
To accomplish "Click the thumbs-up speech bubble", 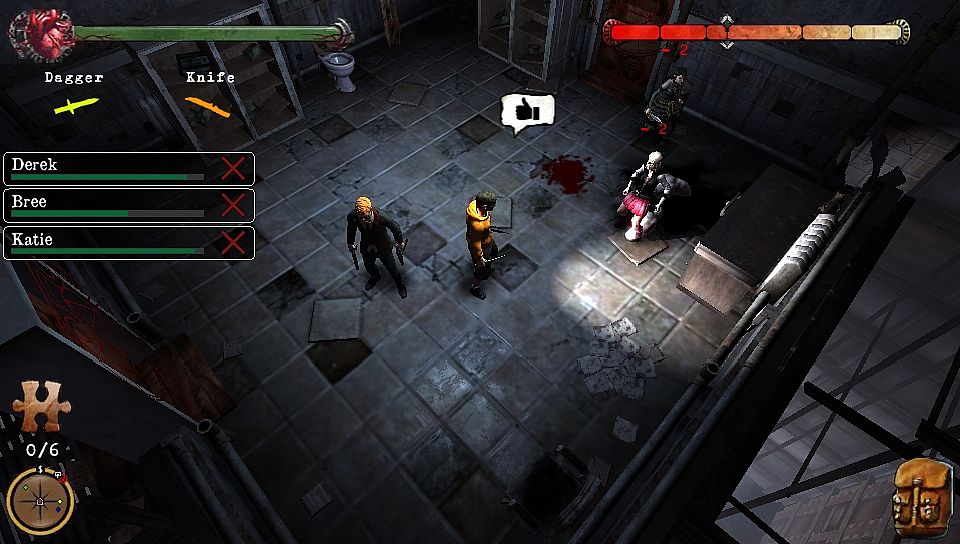I will pos(527,113).
